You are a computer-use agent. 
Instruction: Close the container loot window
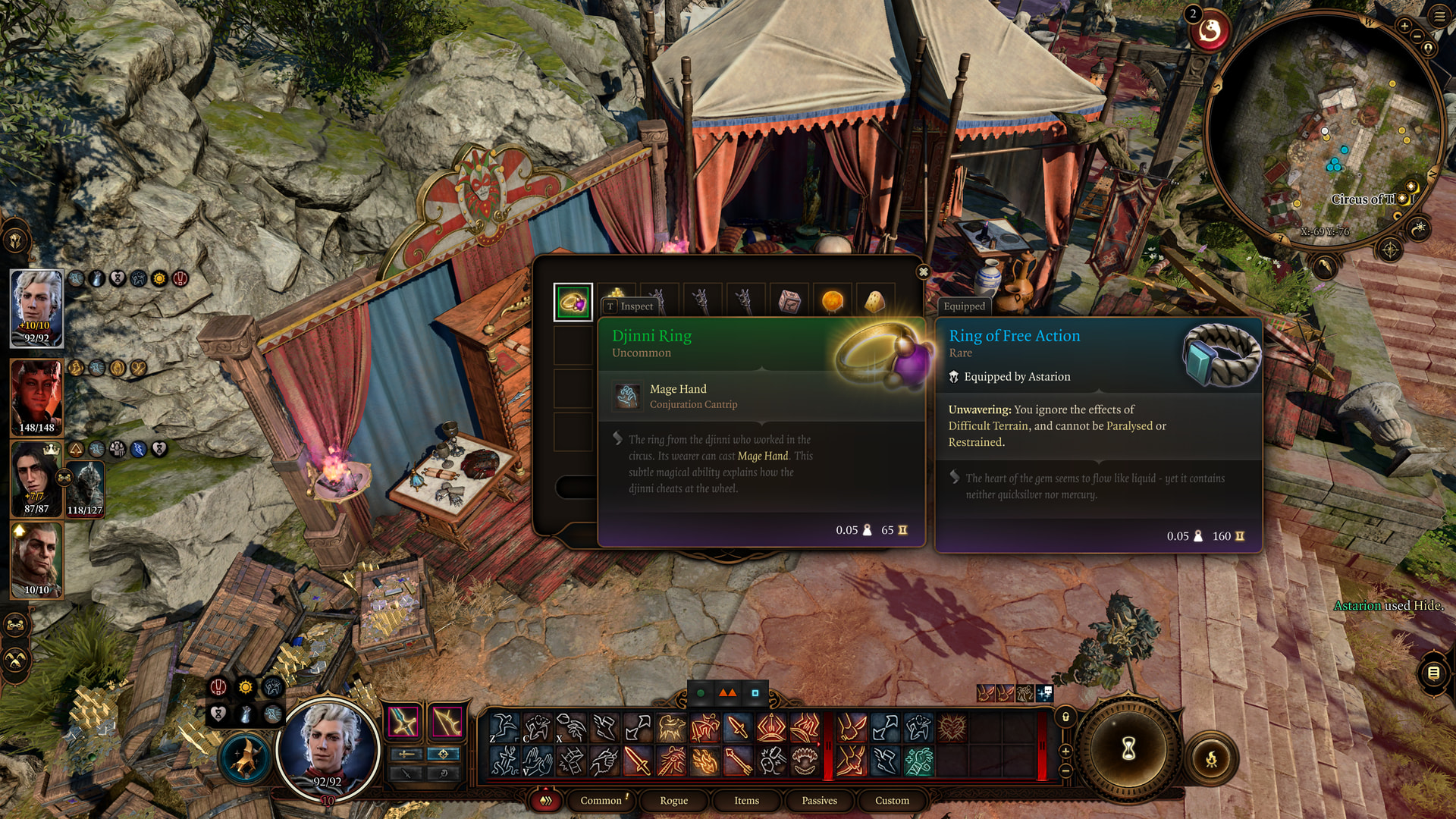tap(923, 271)
